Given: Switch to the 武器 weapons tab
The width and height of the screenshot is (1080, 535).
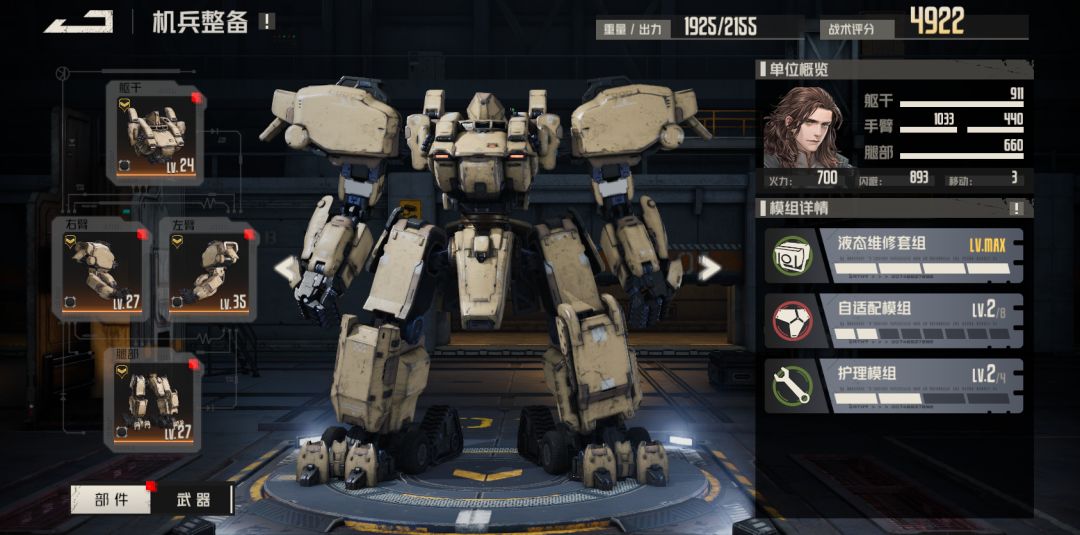Looking at the screenshot, I should click(x=192, y=499).
